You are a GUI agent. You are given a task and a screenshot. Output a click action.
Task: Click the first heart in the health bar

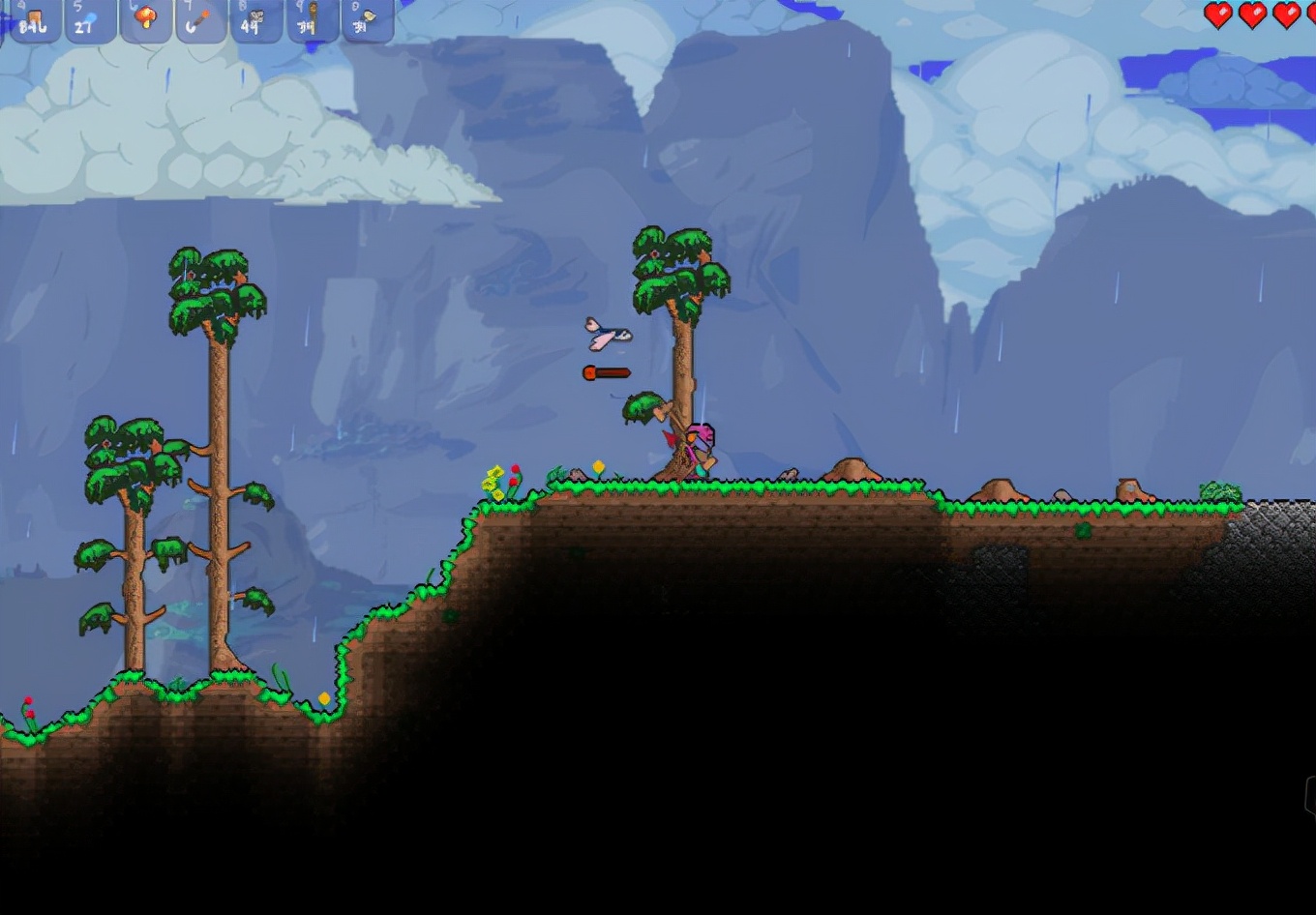click(1217, 14)
